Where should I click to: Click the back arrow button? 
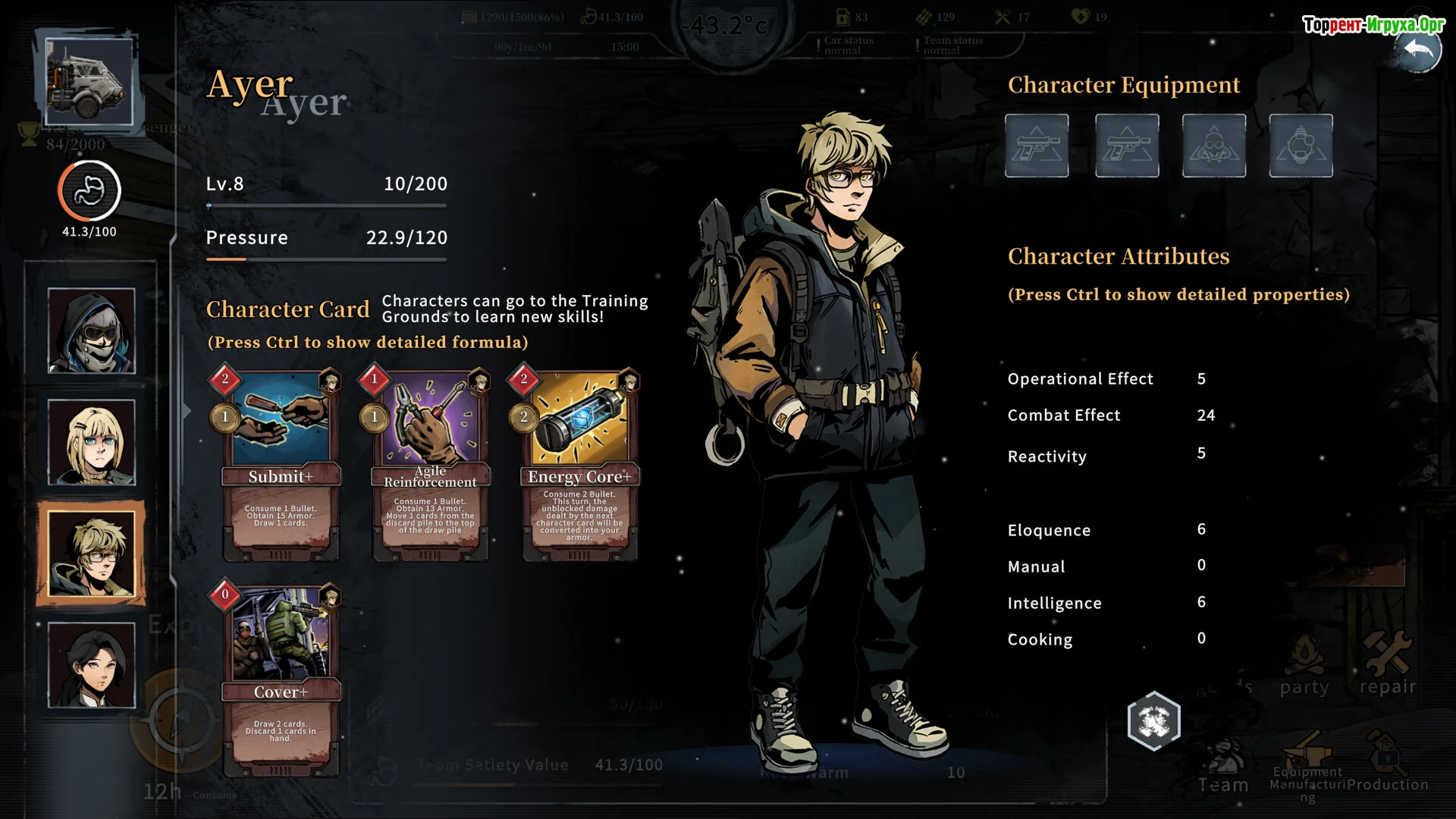pyautogui.click(x=1417, y=50)
